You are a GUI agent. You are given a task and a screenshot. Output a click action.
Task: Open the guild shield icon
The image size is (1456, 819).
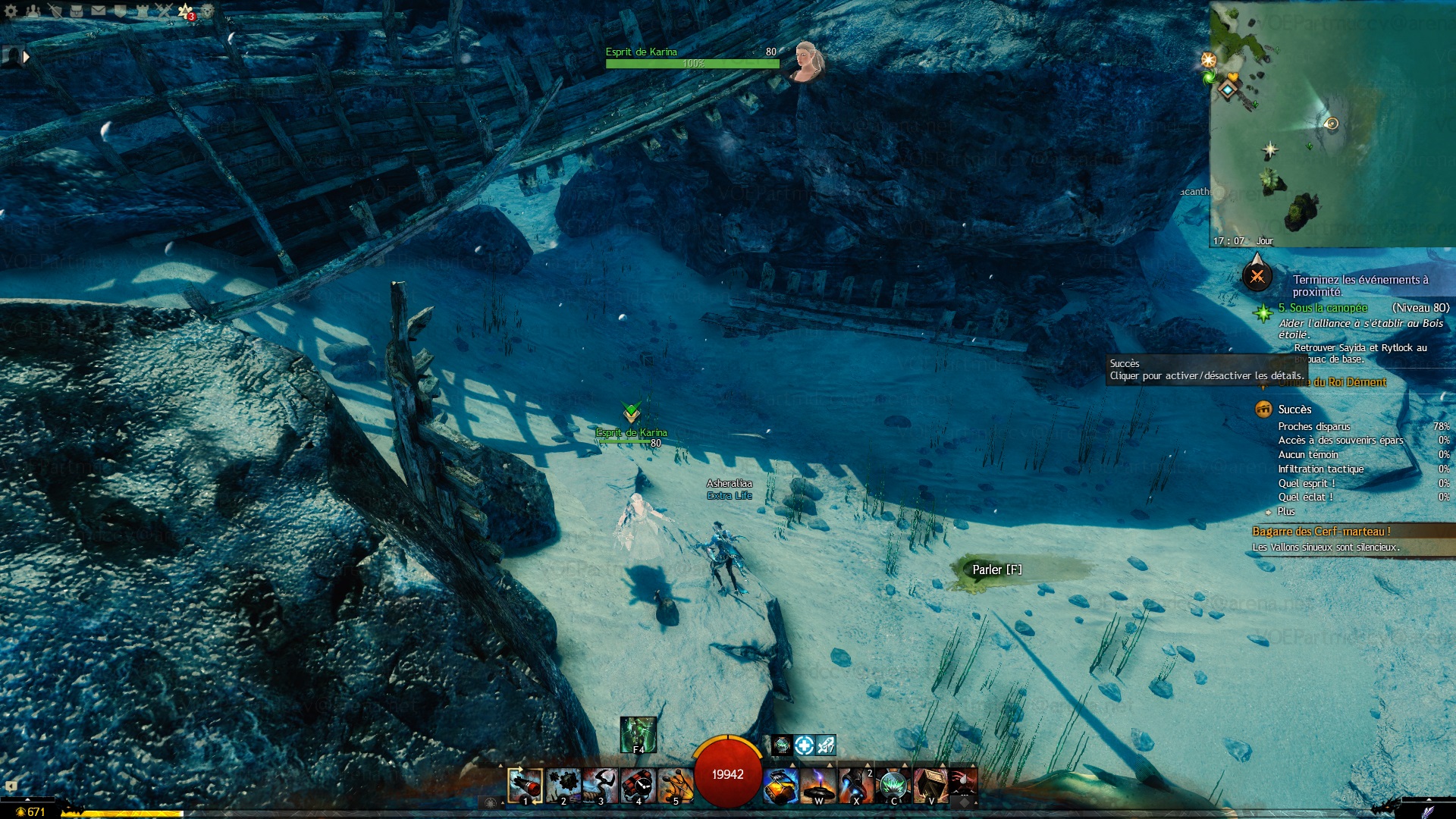tap(120, 11)
